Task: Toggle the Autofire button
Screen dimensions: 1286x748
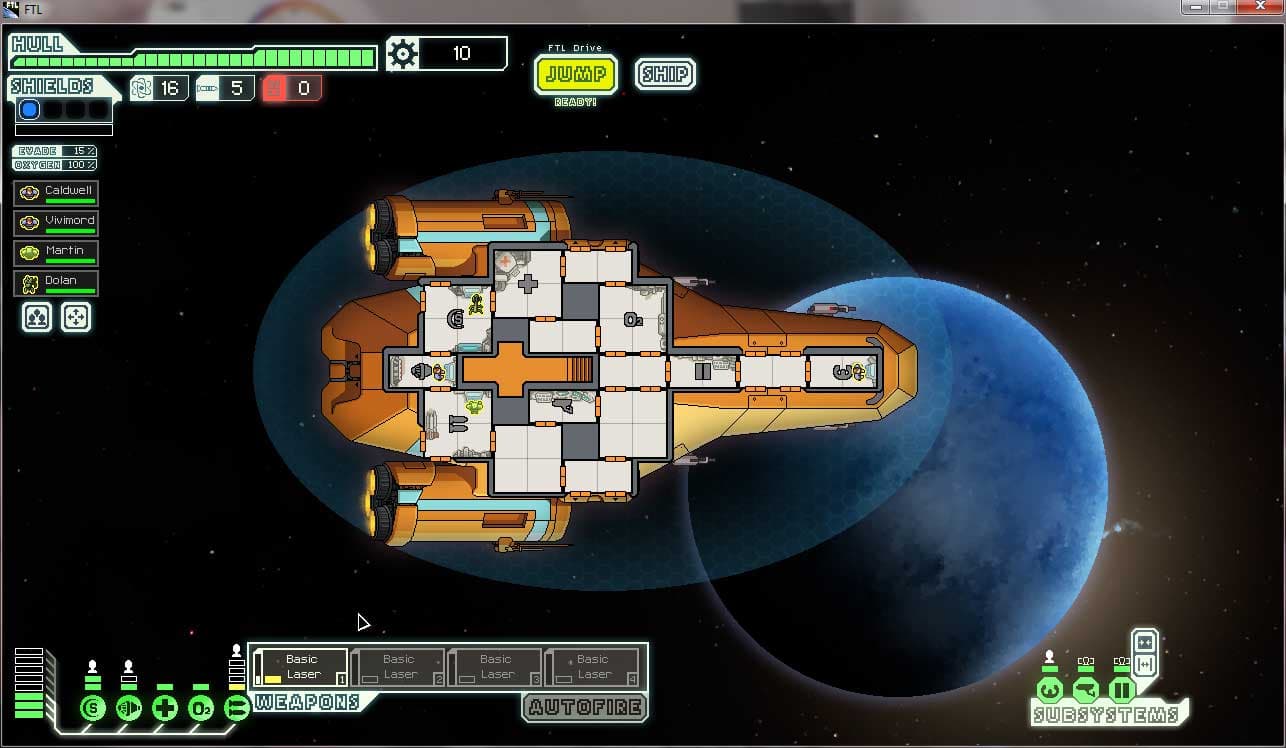Action: pos(584,707)
